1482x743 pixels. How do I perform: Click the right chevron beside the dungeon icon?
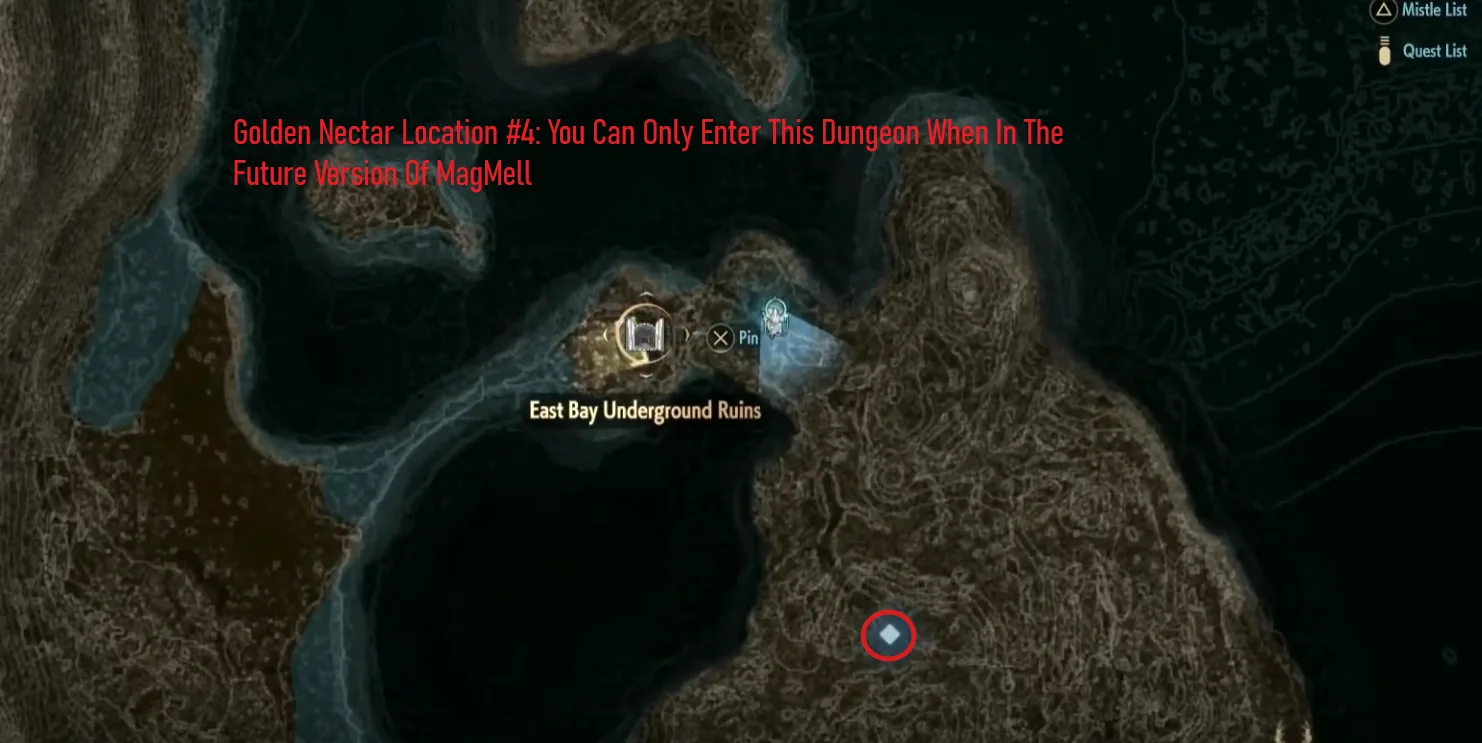[x=688, y=335]
